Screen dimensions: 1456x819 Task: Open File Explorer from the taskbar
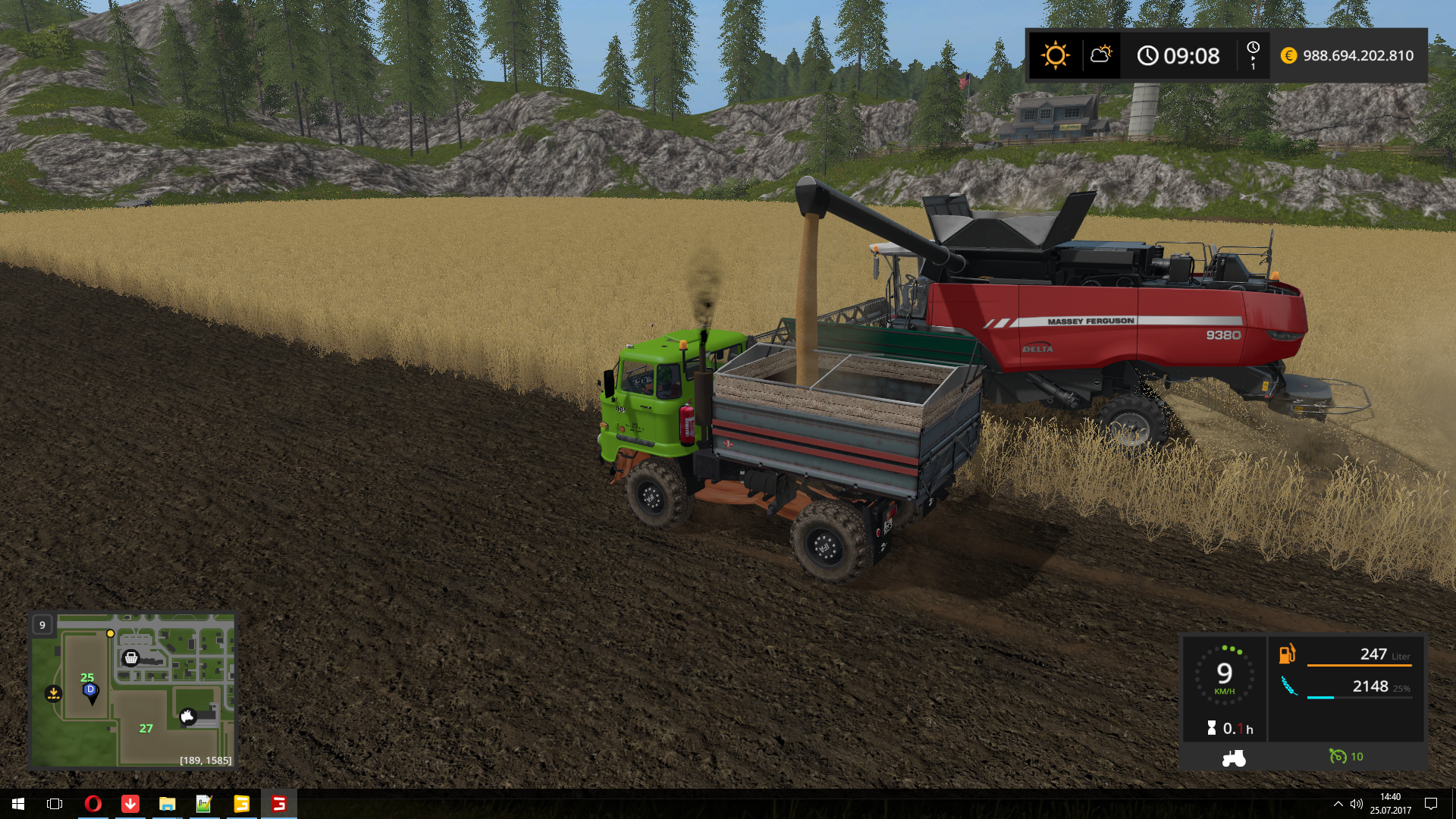[167, 804]
